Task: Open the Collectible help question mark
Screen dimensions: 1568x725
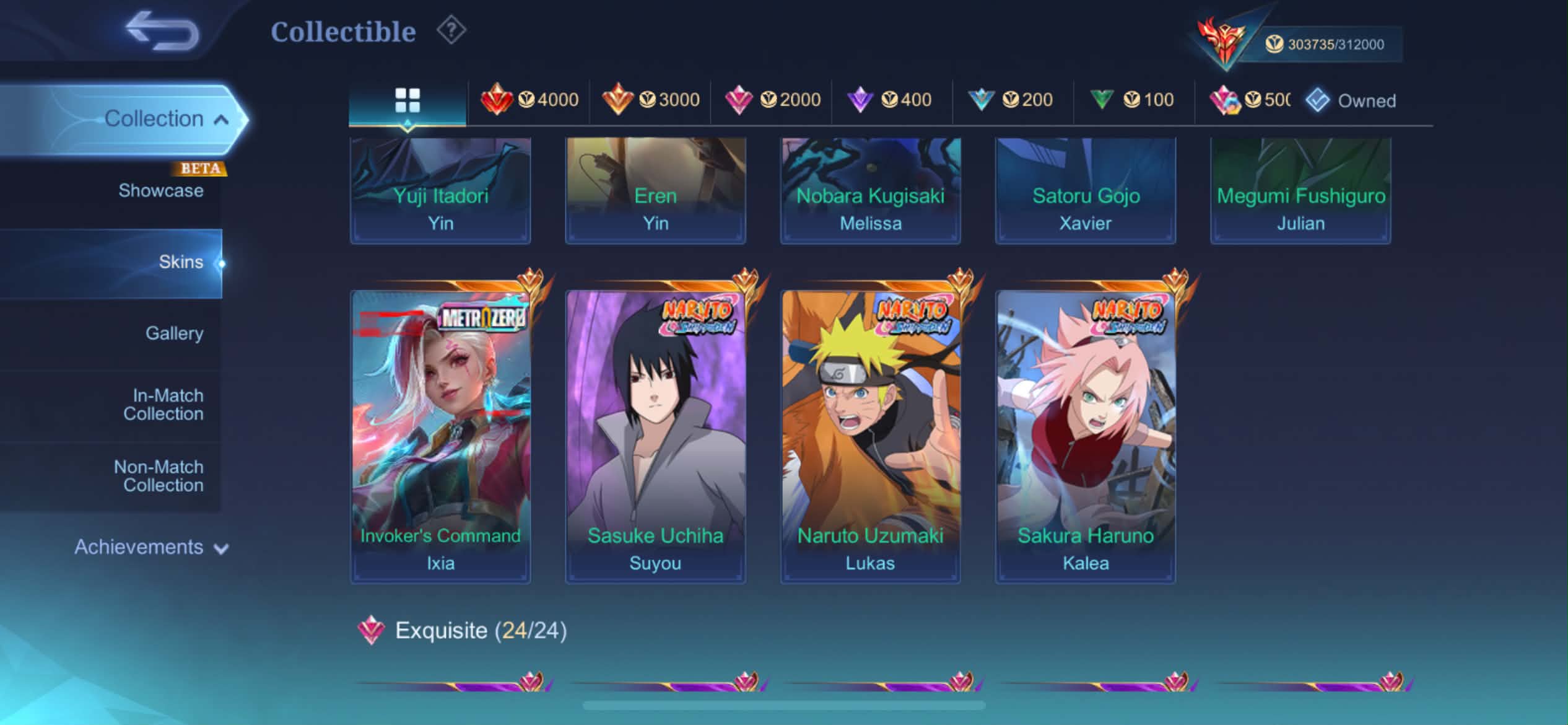Action: [x=451, y=30]
